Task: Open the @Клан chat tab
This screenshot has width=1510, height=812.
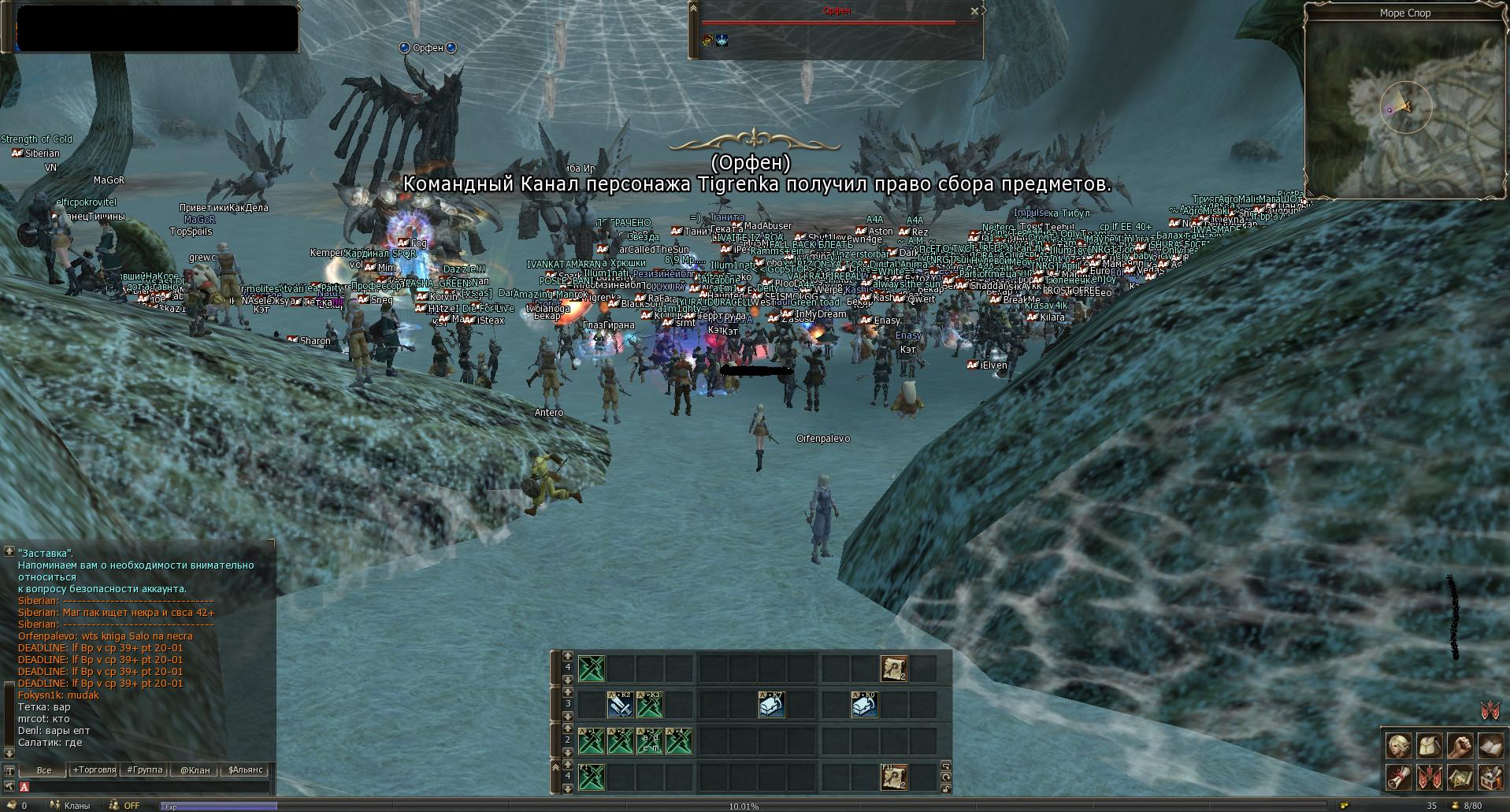Action: [195, 769]
